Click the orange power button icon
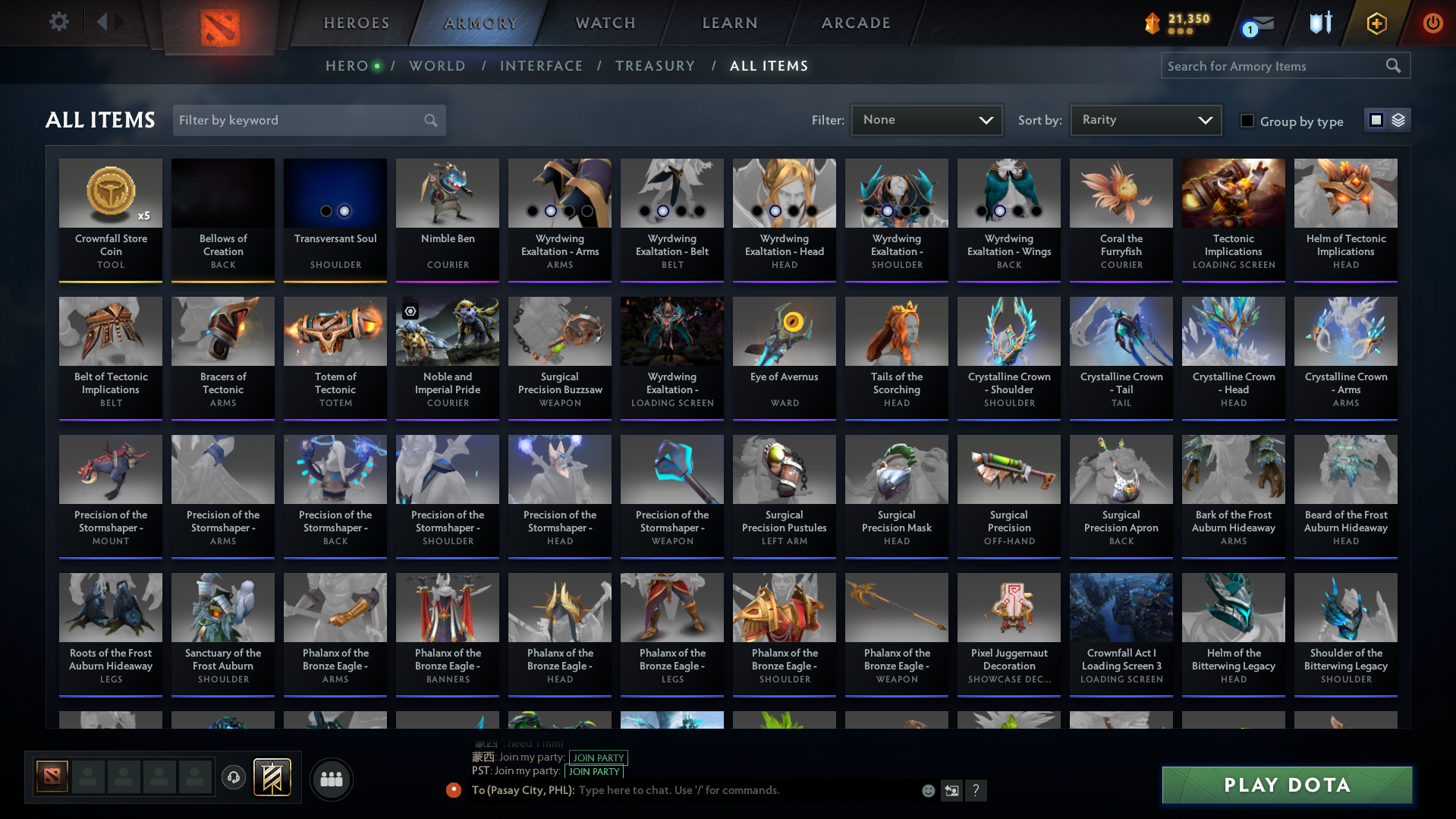1456x819 pixels. click(x=1433, y=24)
